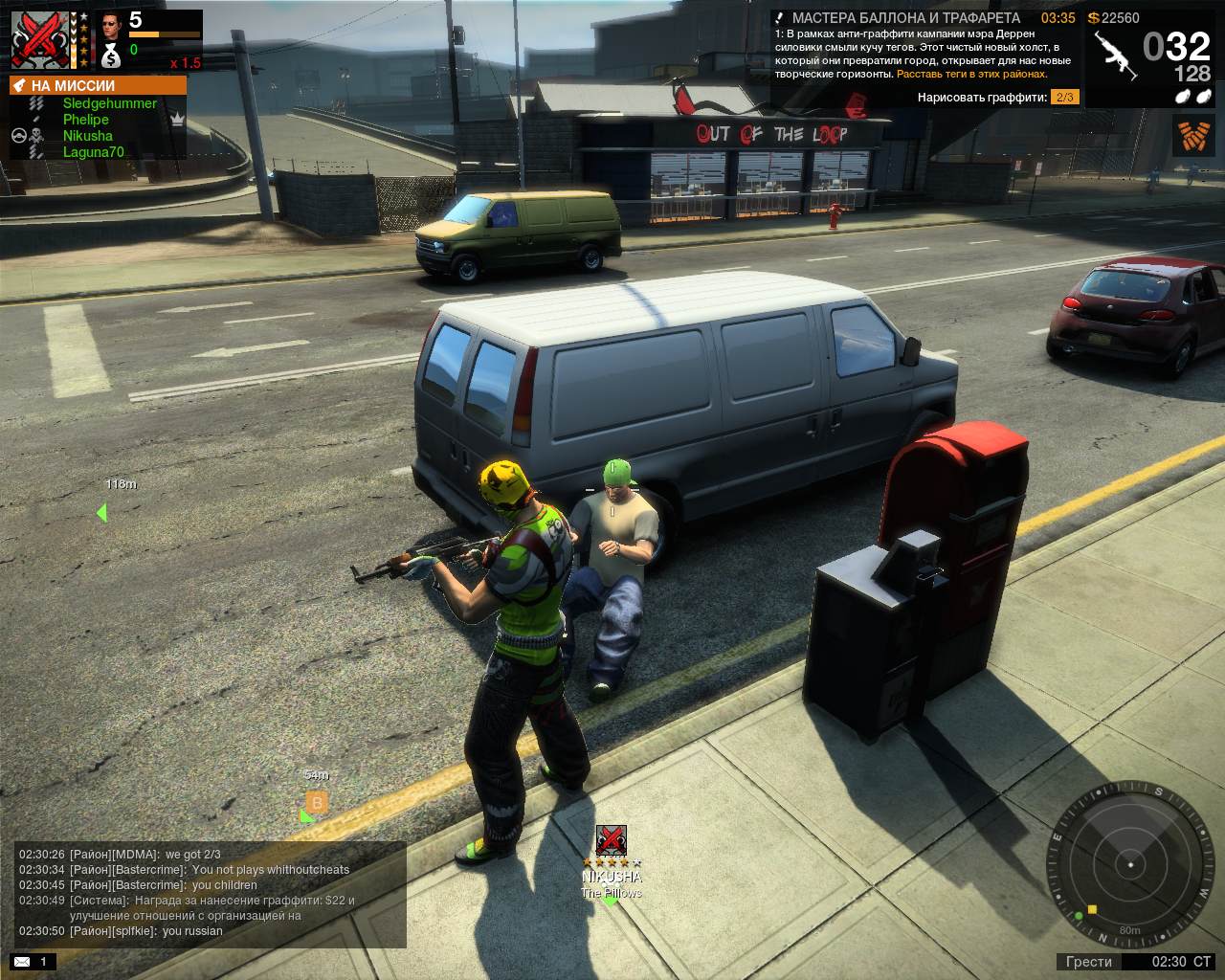The width and height of the screenshot is (1225, 980).
Task: Select Laguna70 in the team list
Action: 93,152
